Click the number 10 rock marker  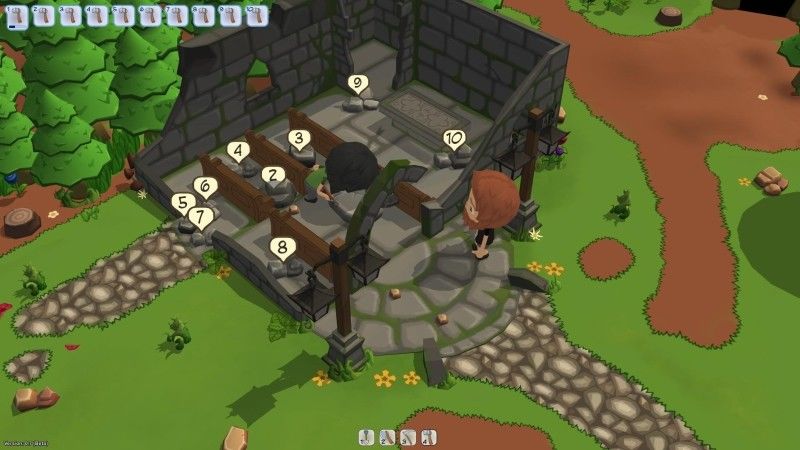click(454, 138)
